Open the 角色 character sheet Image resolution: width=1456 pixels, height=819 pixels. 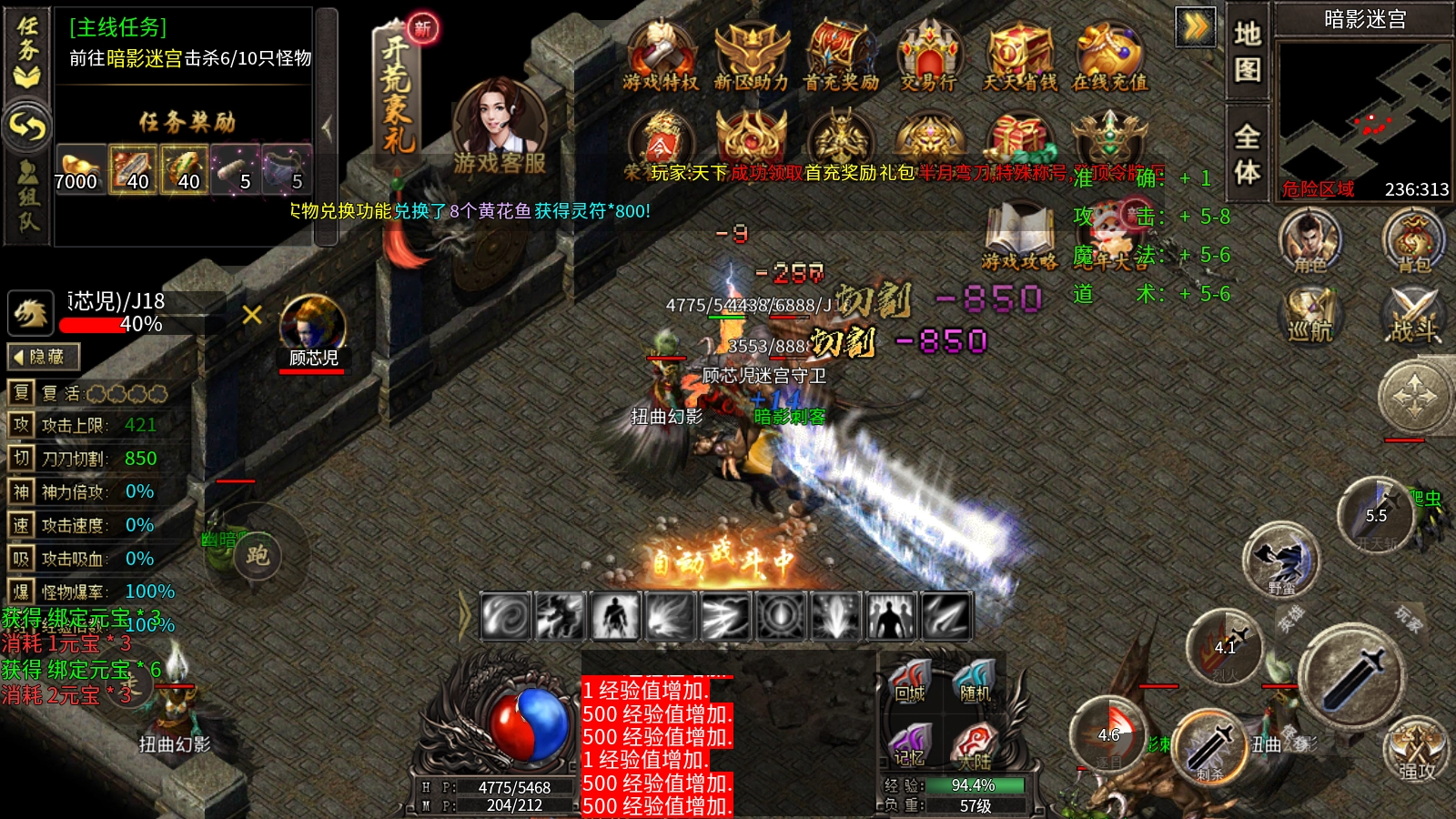[x=1309, y=240]
